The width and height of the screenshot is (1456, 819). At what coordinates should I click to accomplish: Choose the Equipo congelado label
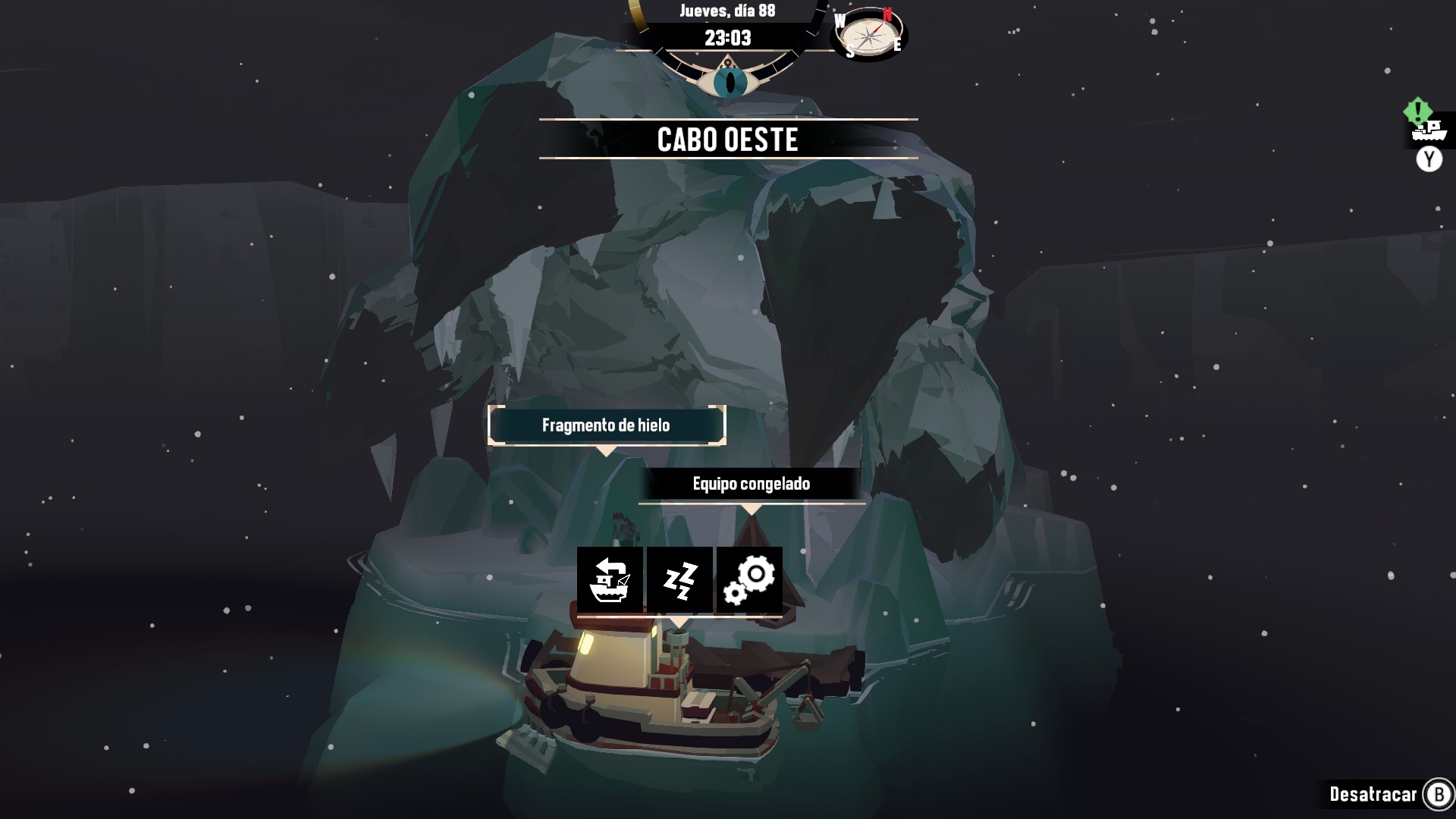(x=751, y=484)
